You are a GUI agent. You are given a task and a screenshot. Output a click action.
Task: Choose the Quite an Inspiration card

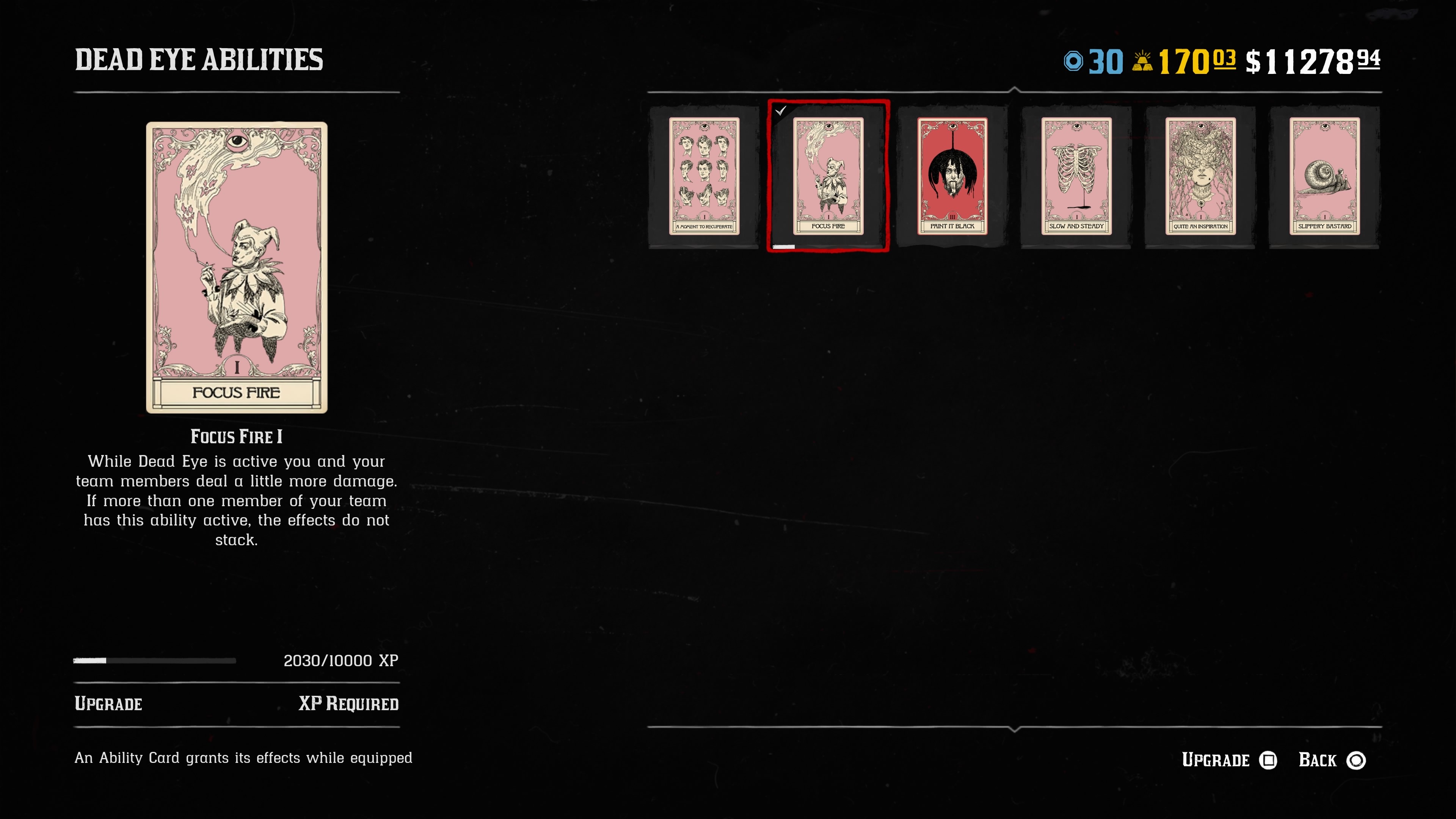click(x=1200, y=176)
